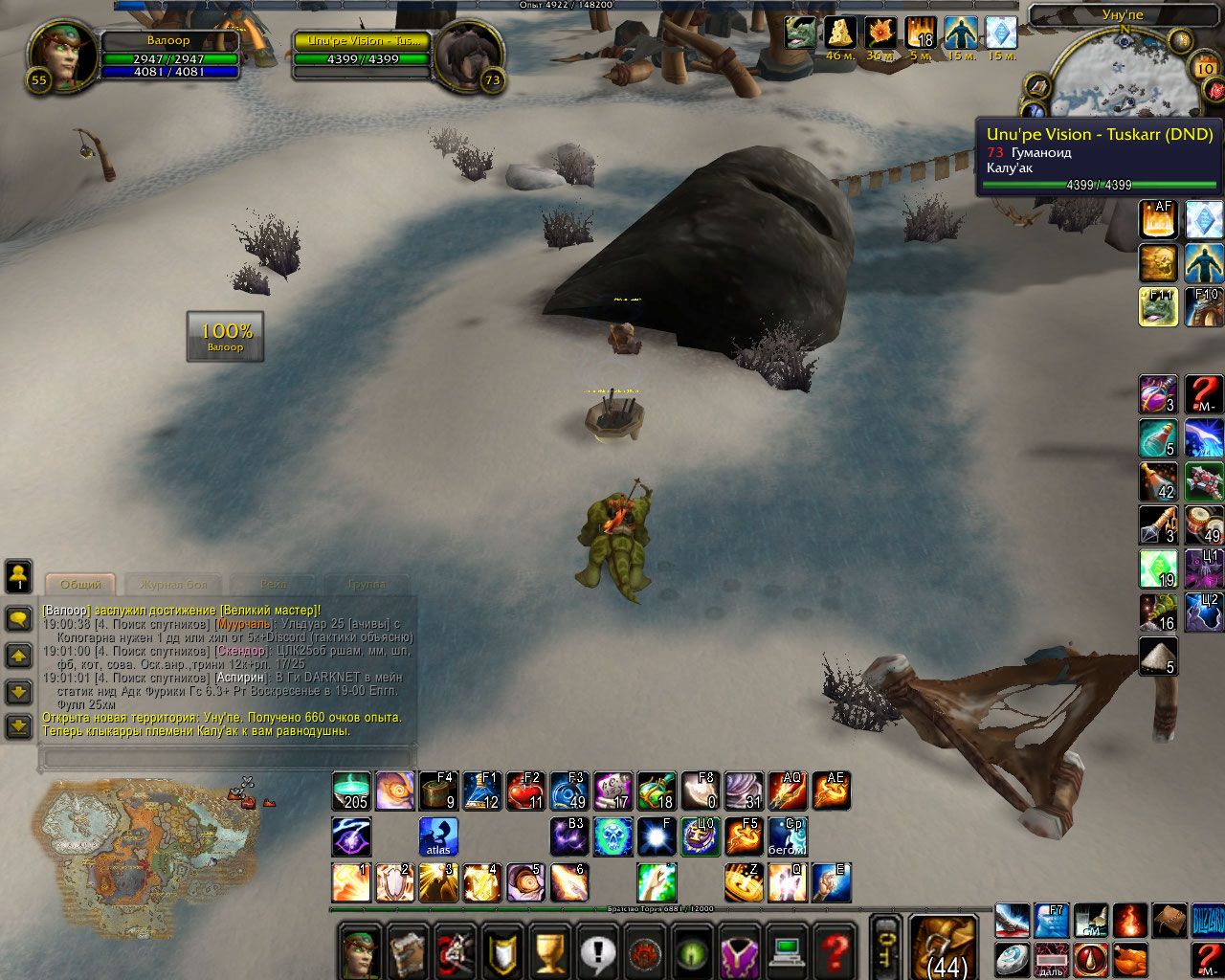Viewport: 1225px width, 980px height.
Task: Open the keyring with the gold key
Action: coord(885,948)
